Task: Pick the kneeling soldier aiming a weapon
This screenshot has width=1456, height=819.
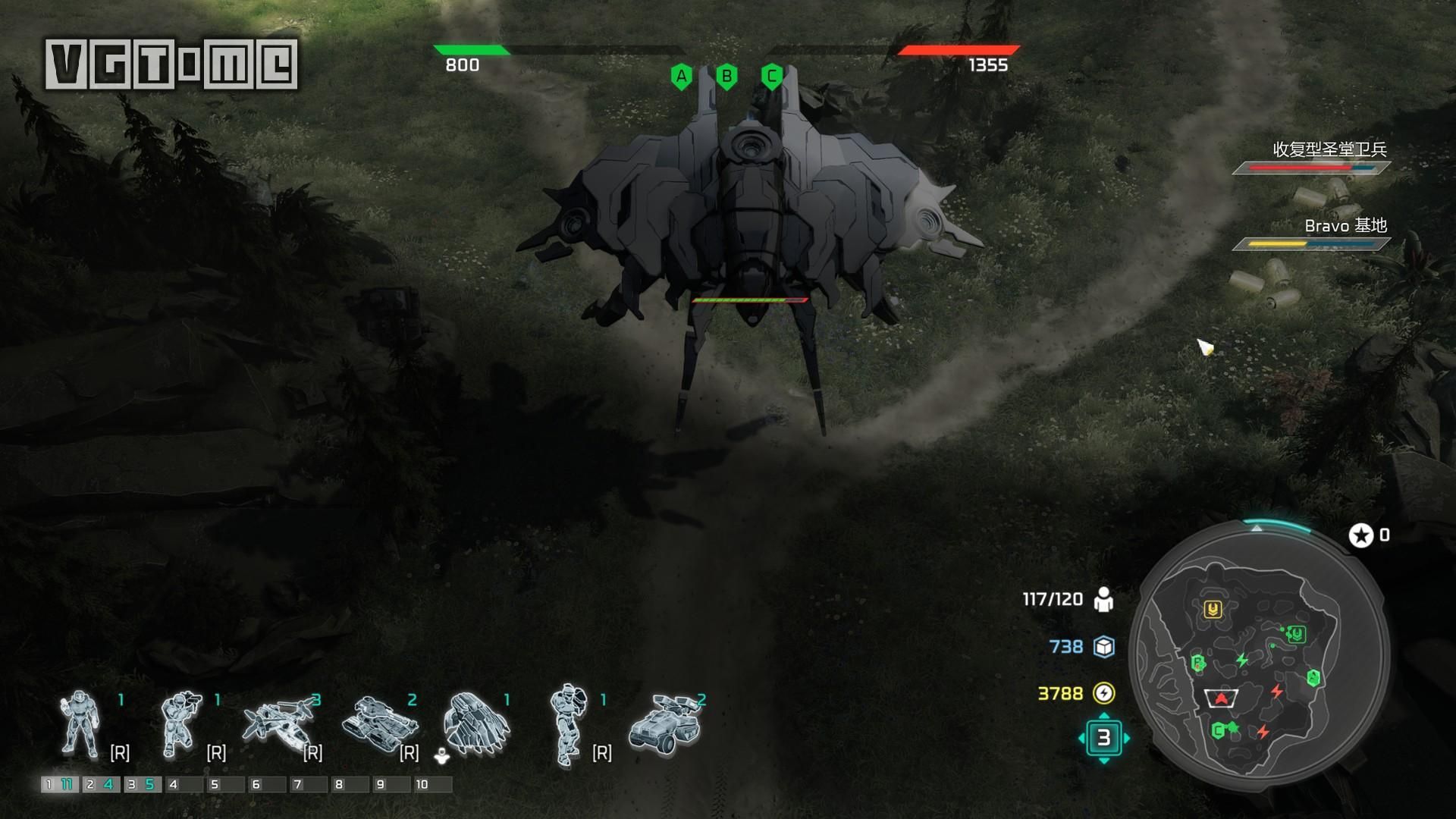Action: pos(181,725)
